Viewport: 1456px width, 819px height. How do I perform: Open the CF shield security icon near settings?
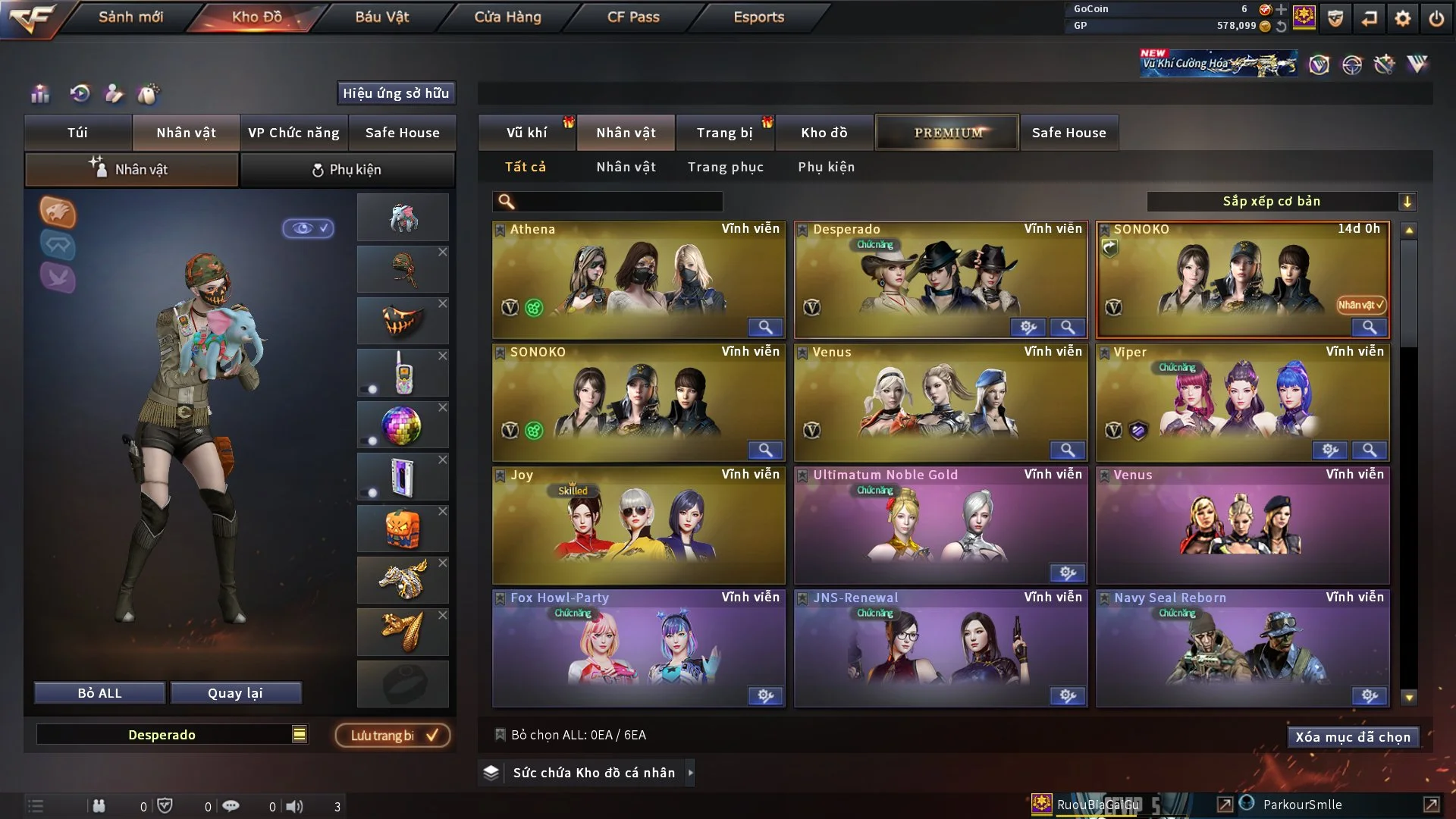[1334, 17]
